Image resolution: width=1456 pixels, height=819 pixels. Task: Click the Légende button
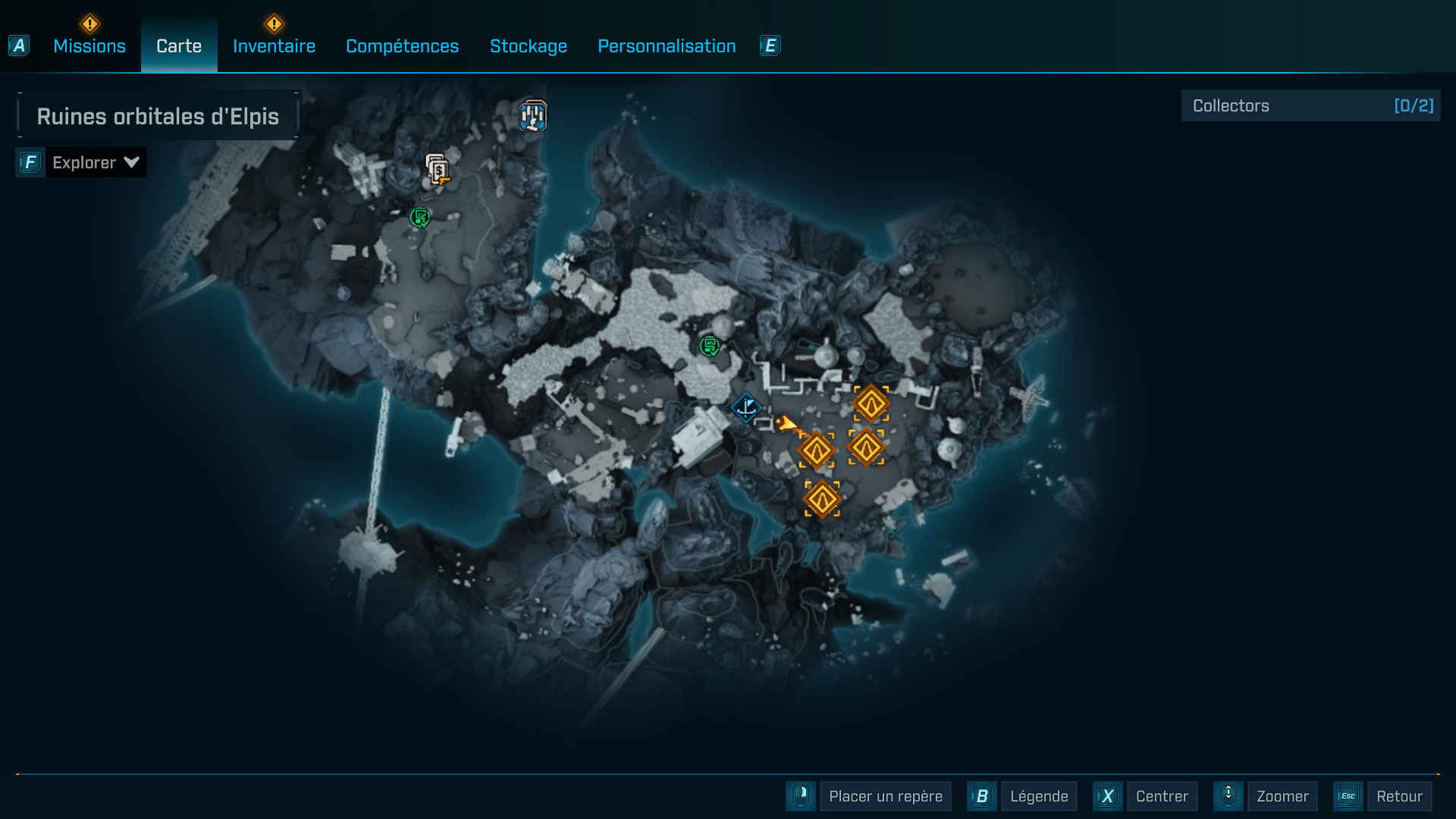(1039, 796)
